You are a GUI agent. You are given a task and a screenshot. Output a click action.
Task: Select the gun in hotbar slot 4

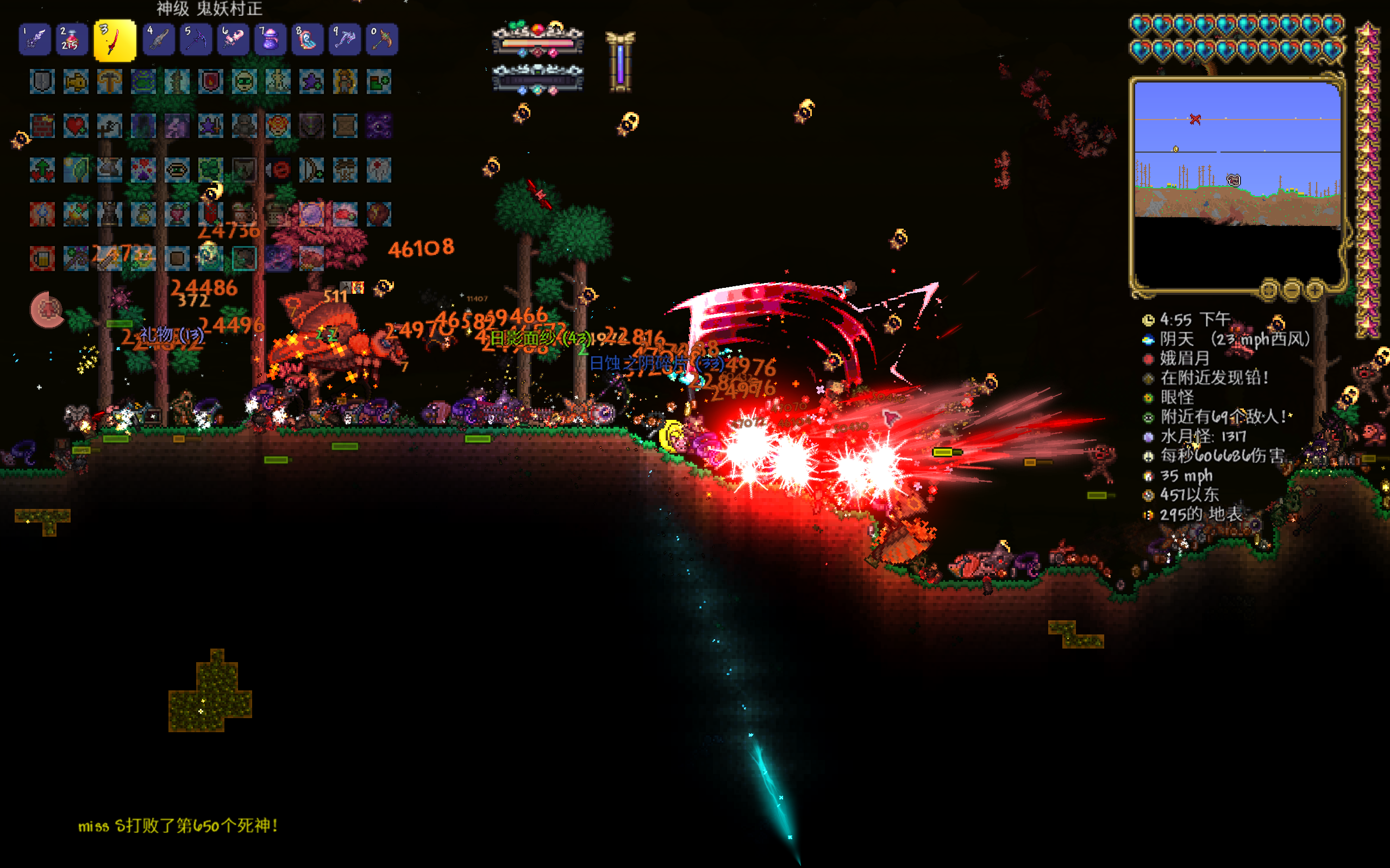point(159,40)
